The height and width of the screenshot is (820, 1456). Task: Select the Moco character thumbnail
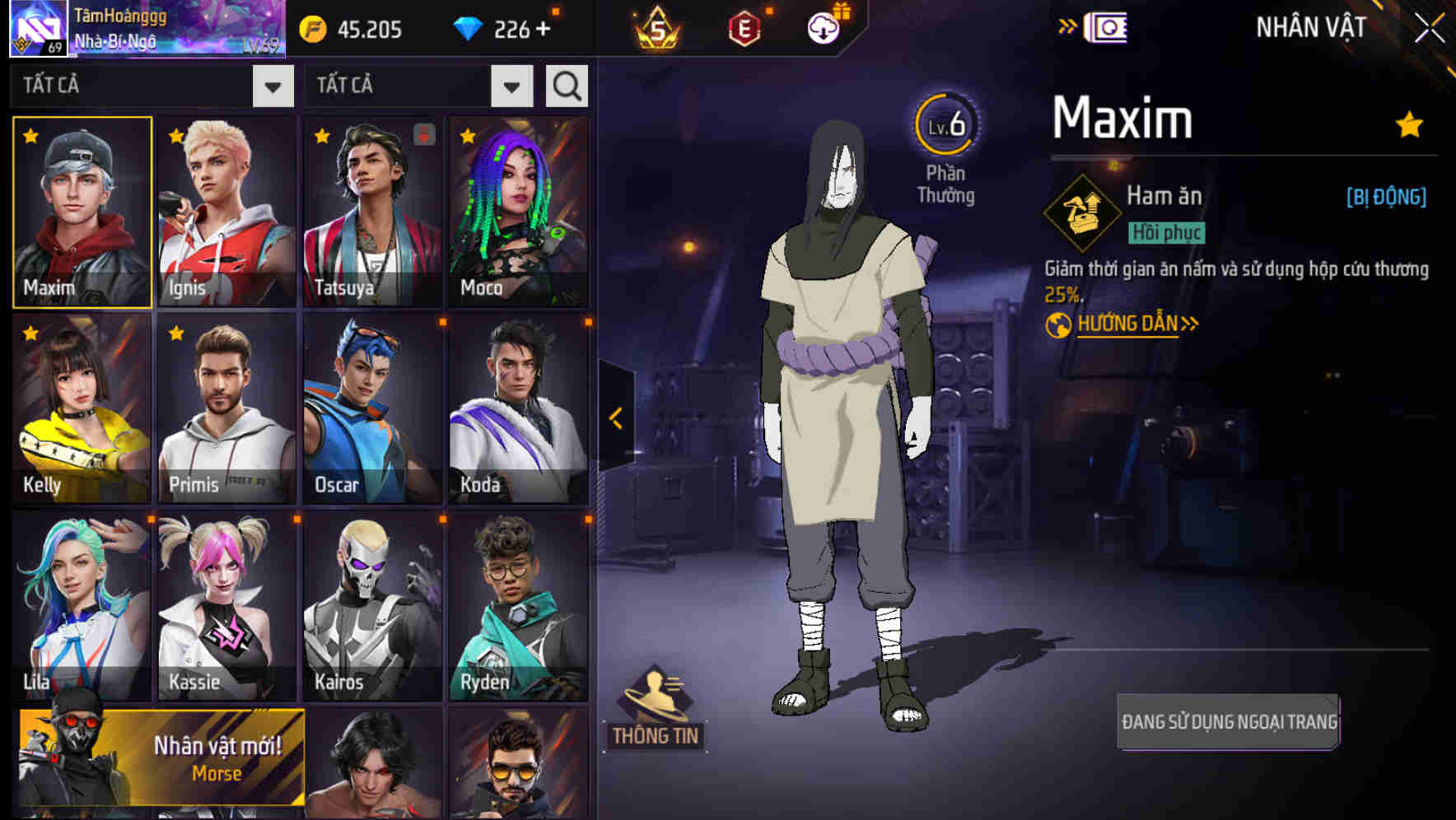pos(519,210)
